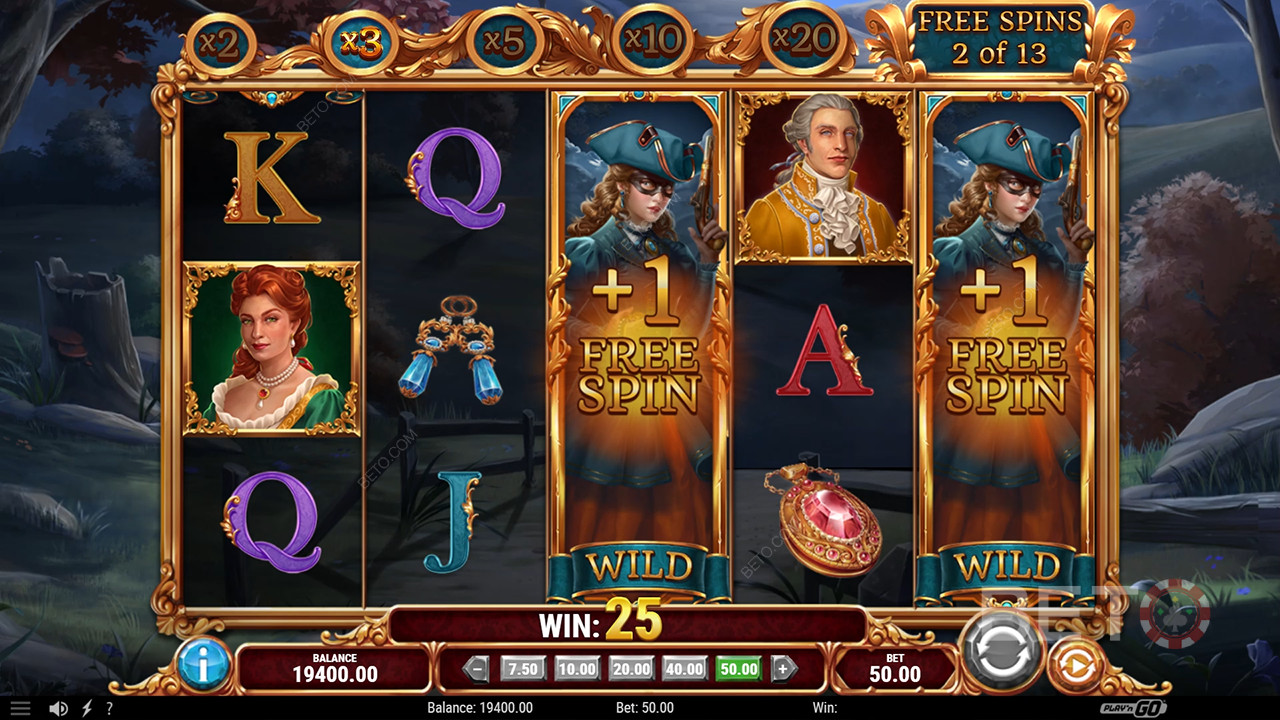Activate the orange autoplay button

(x=1075, y=663)
